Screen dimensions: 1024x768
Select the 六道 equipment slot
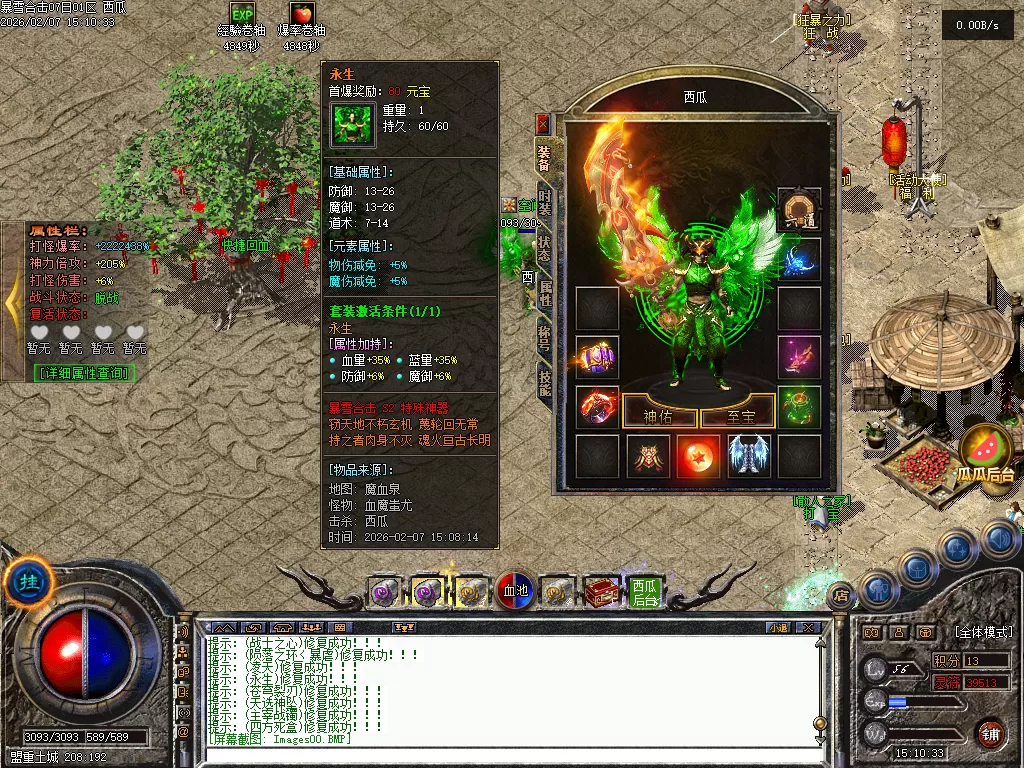coord(799,209)
